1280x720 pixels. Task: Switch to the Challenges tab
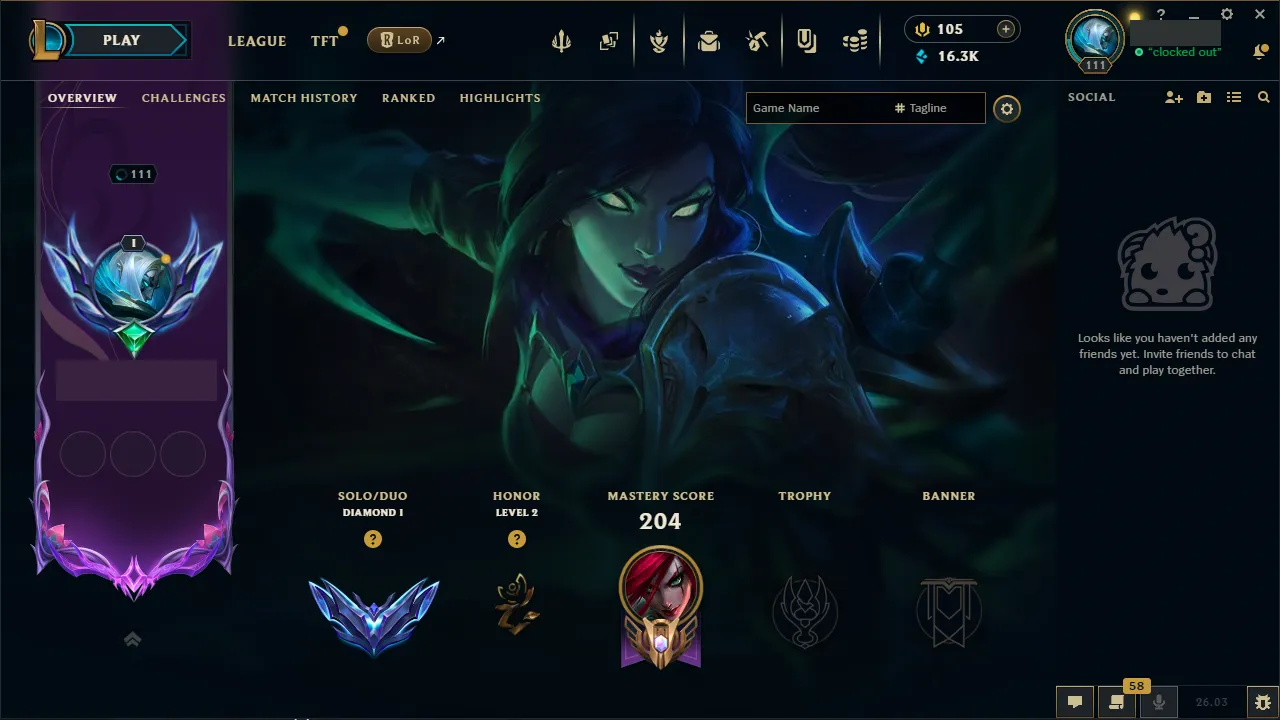(184, 97)
